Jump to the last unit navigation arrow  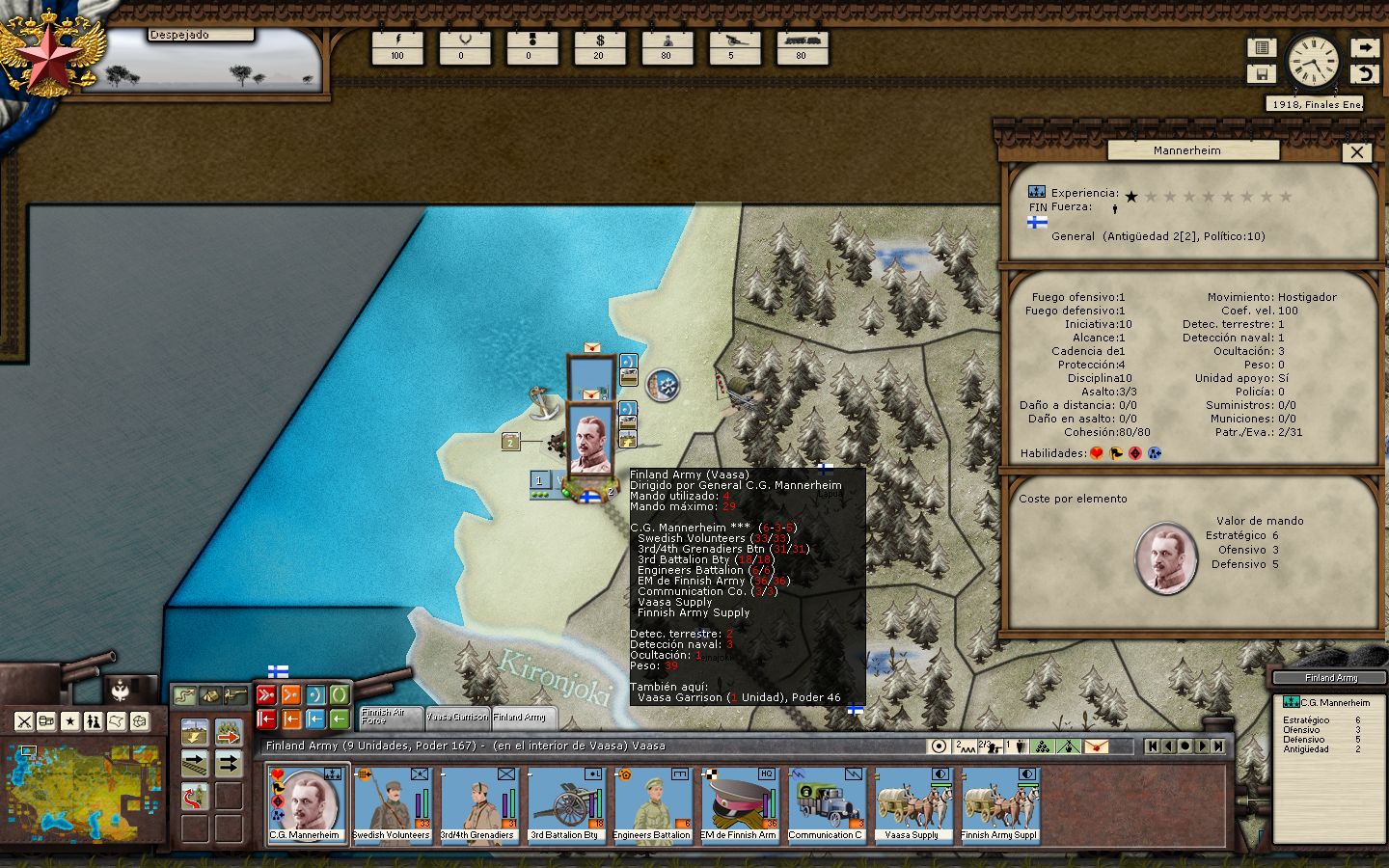1219,746
